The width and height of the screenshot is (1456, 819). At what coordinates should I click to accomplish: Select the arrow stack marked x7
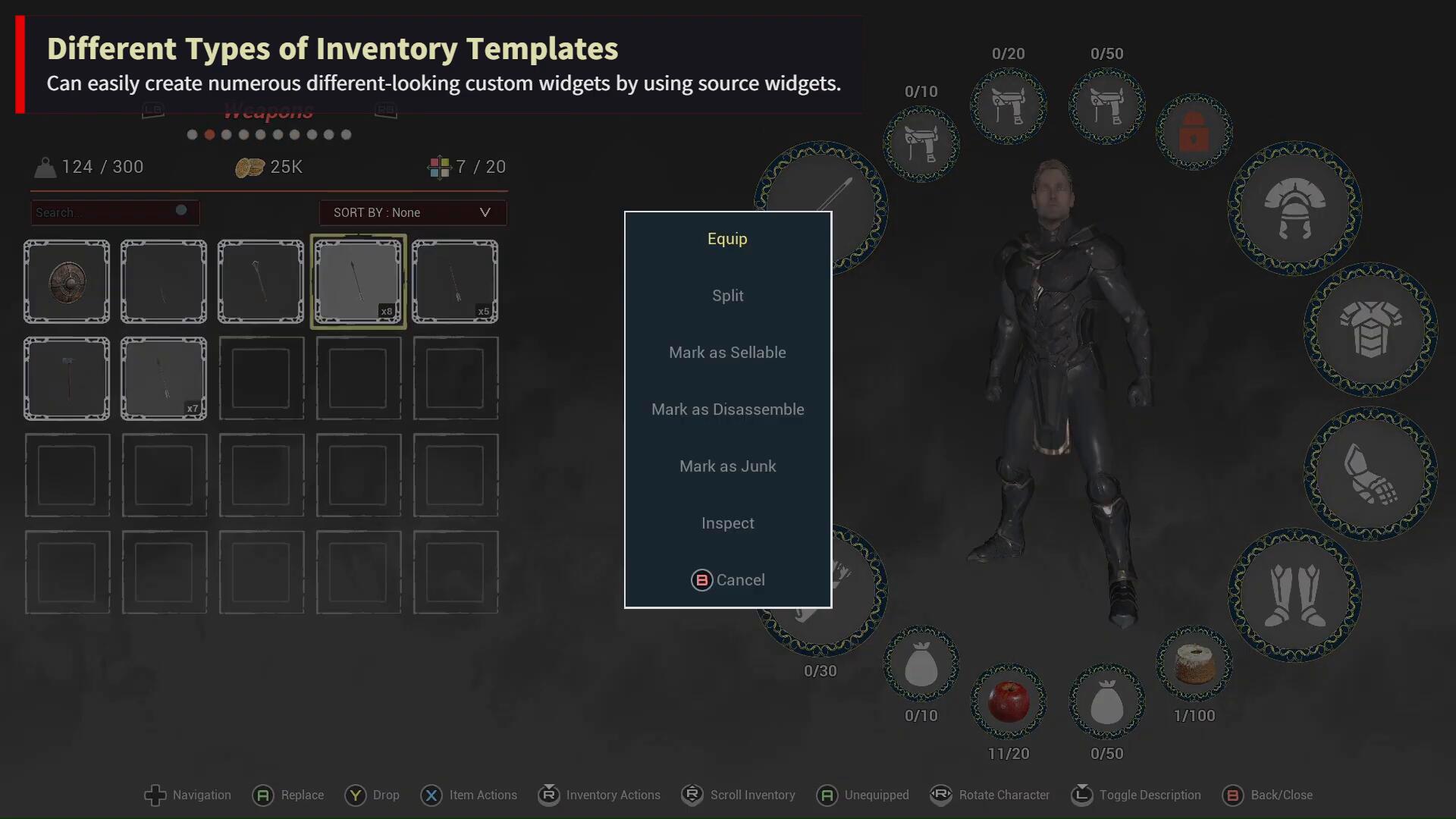(164, 379)
